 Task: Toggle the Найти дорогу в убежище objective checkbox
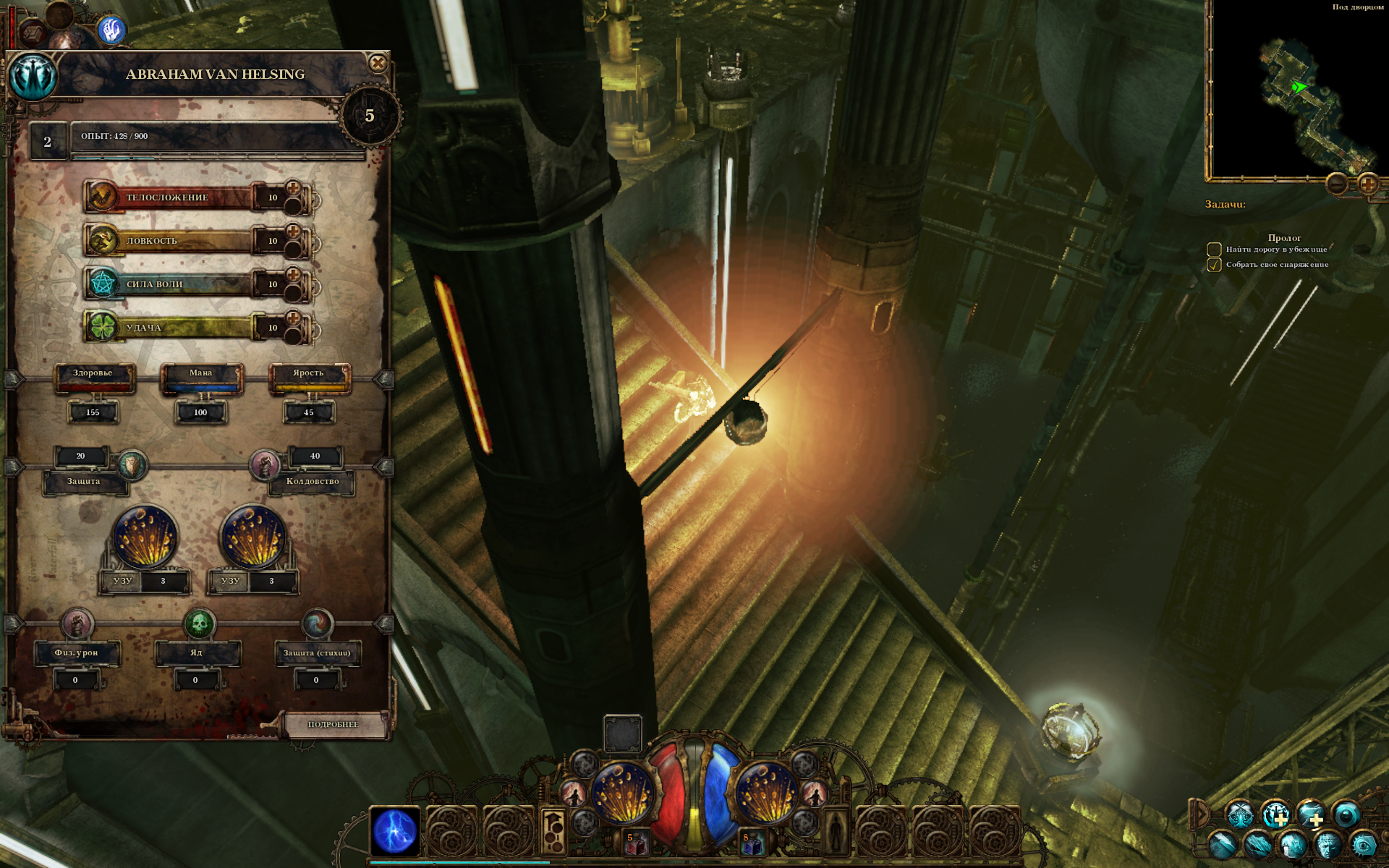1214,250
